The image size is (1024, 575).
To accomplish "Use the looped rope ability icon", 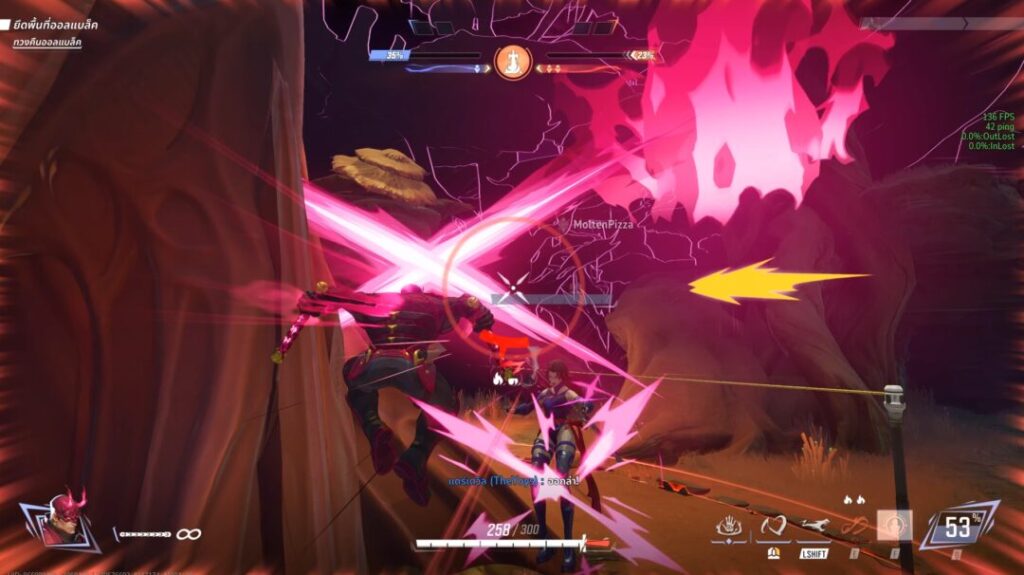I will point(854,525).
